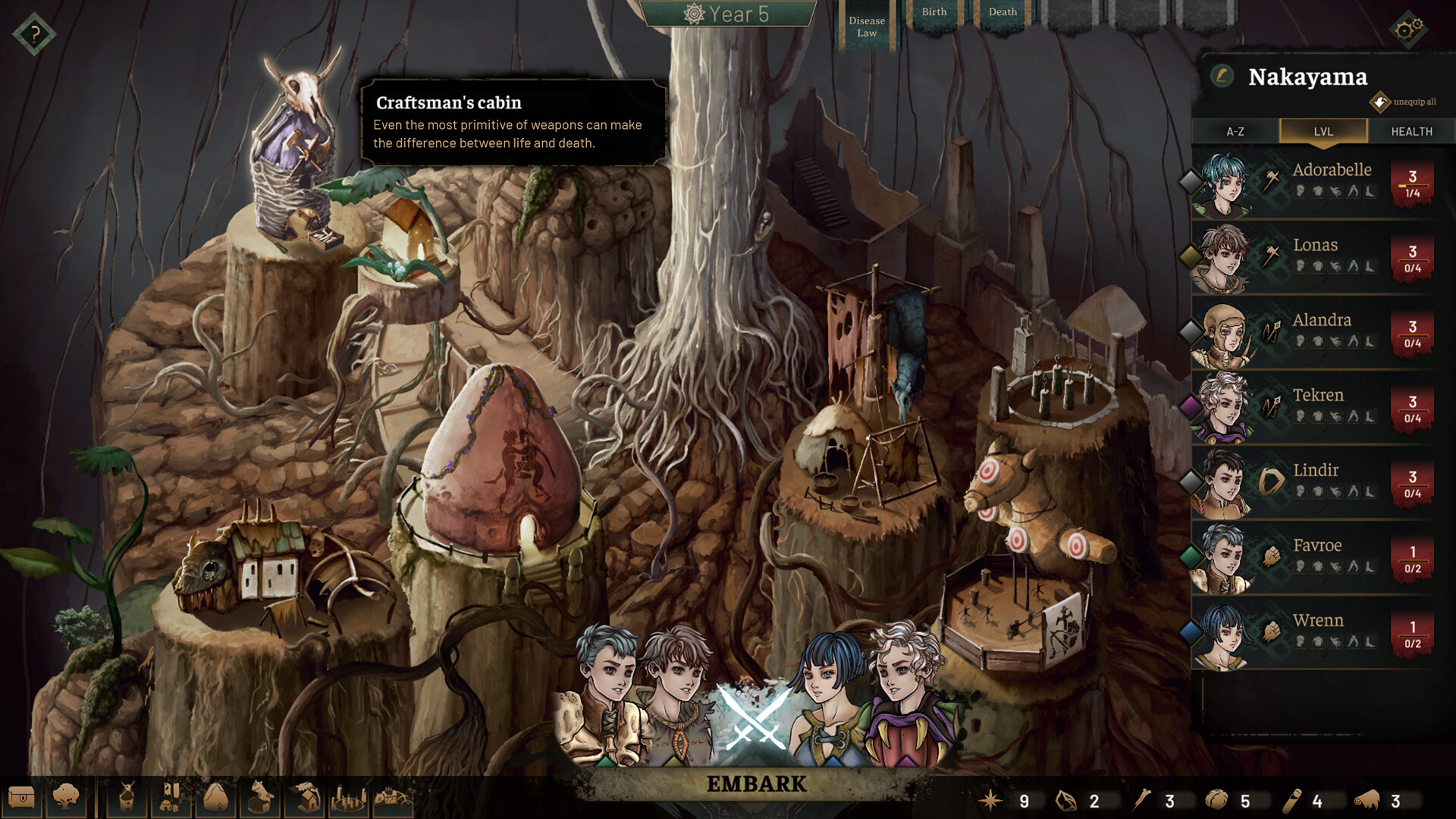
Task: Click the star resource icon in bottom-right bar
Action: [992, 799]
